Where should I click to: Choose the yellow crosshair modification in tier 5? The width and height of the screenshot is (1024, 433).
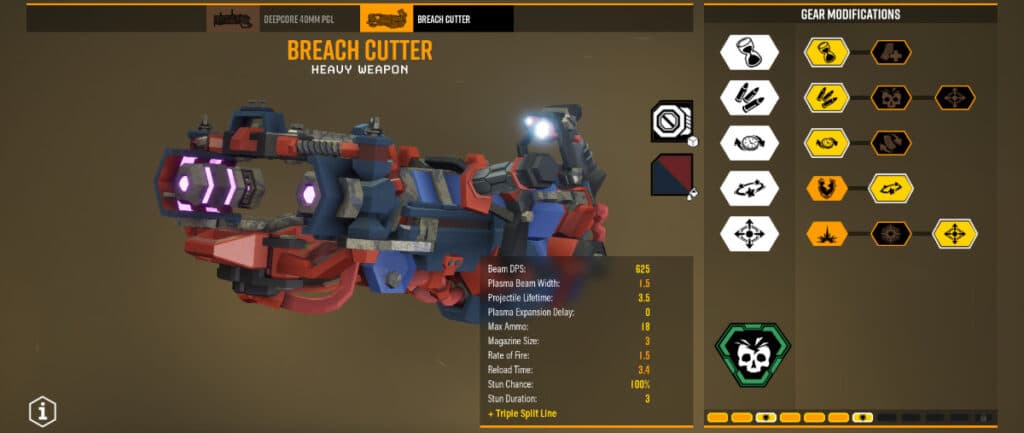pos(955,234)
